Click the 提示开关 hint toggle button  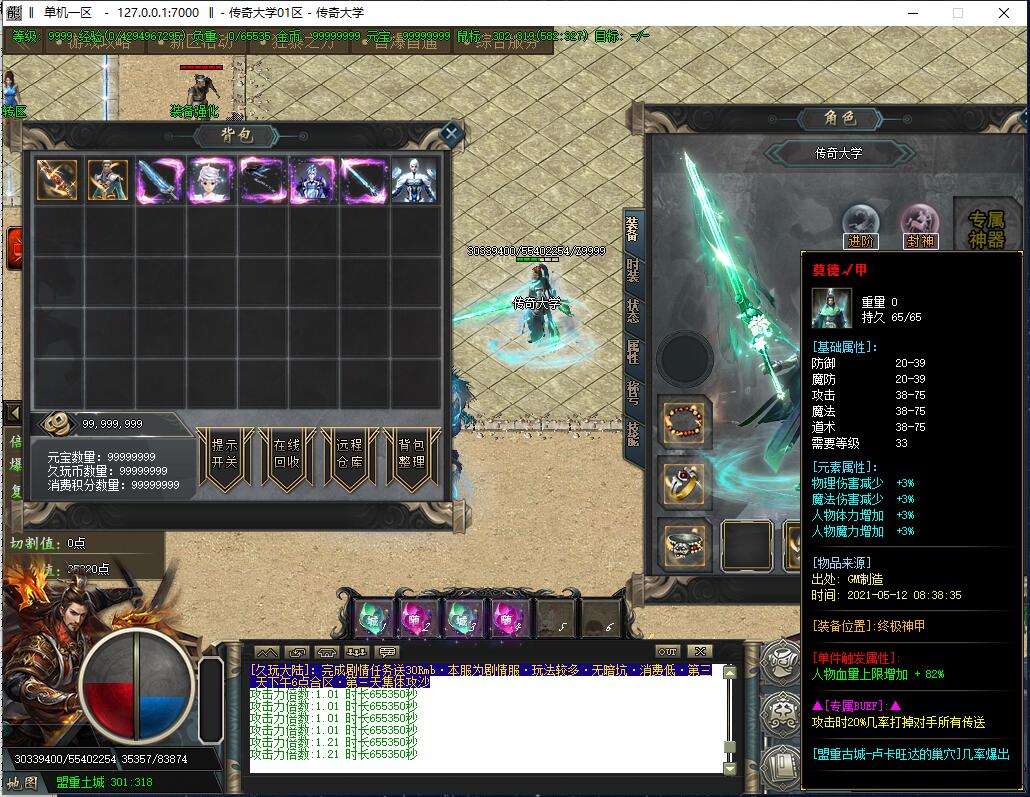pyautogui.click(x=224, y=455)
